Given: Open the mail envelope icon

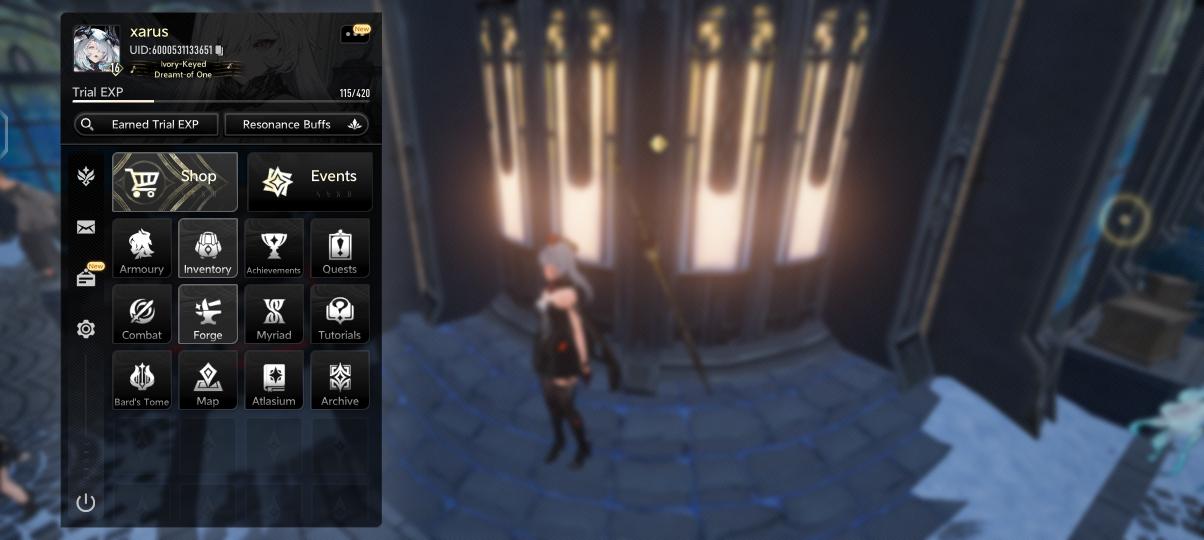Looking at the screenshot, I should 86,228.
